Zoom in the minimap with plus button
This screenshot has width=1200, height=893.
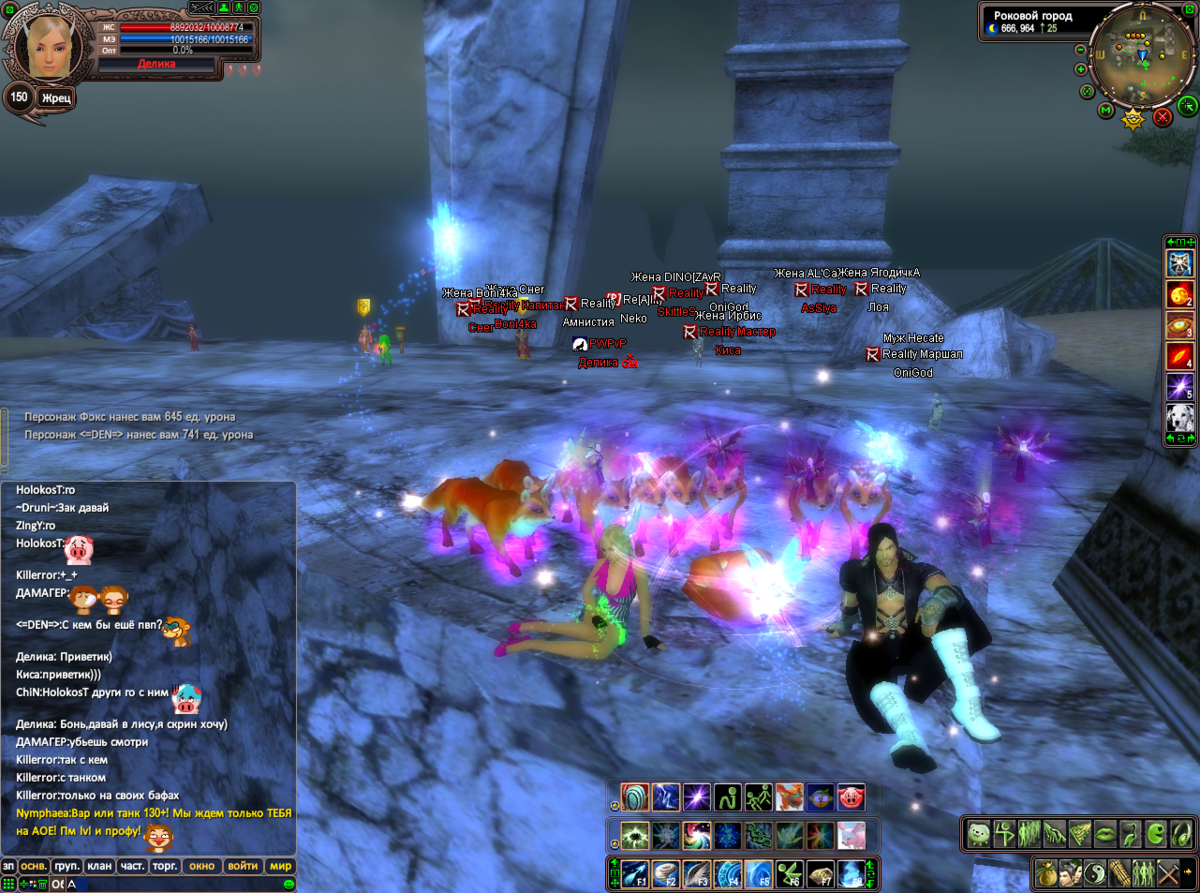click(1081, 69)
